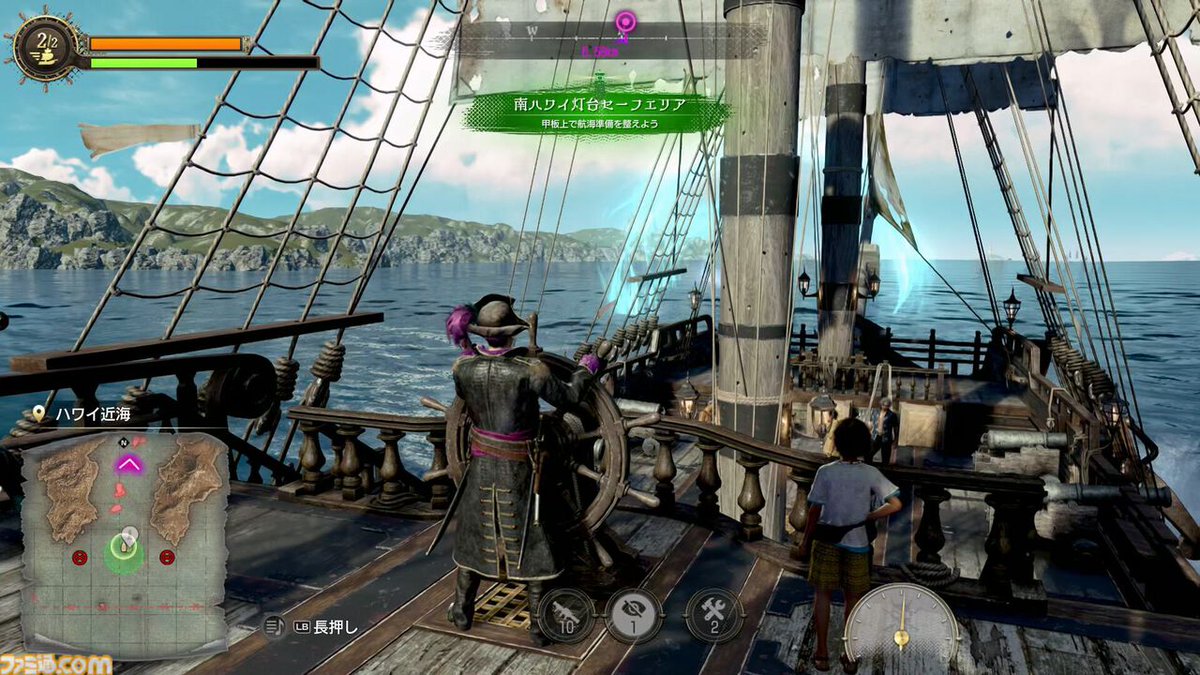Click the ship speed dial gauge
Viewport: 1200px width, 675px height.
coord(900,628)
